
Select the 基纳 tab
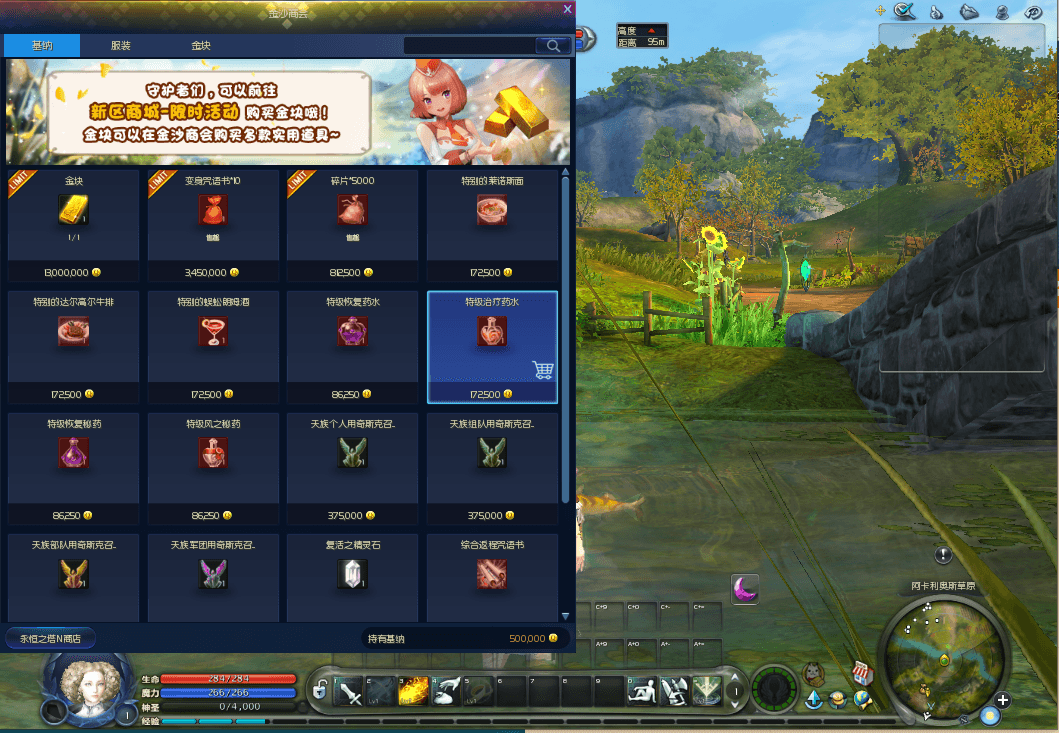pyautogui.click(x=42, y=46)
